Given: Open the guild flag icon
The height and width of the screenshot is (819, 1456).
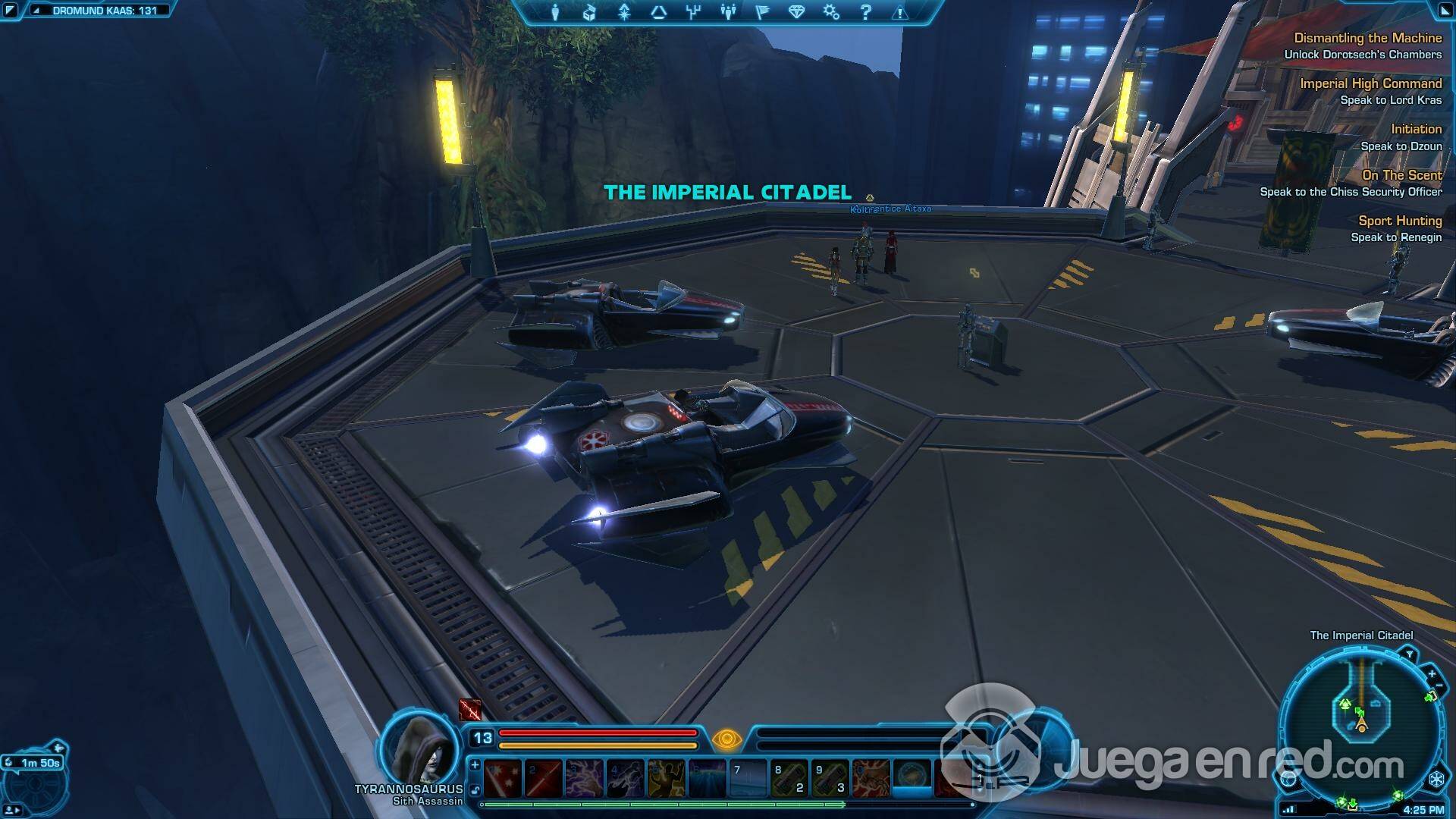Looking at the screenshot, I should 762,12.
